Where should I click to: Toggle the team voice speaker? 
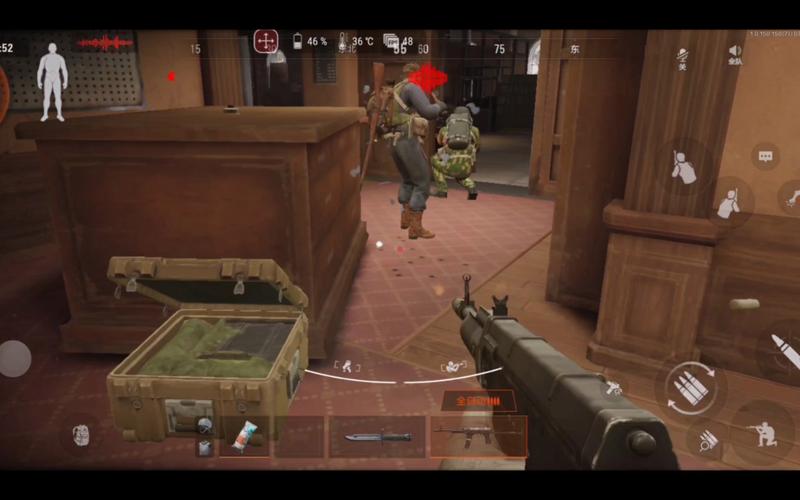pos(735,54)
